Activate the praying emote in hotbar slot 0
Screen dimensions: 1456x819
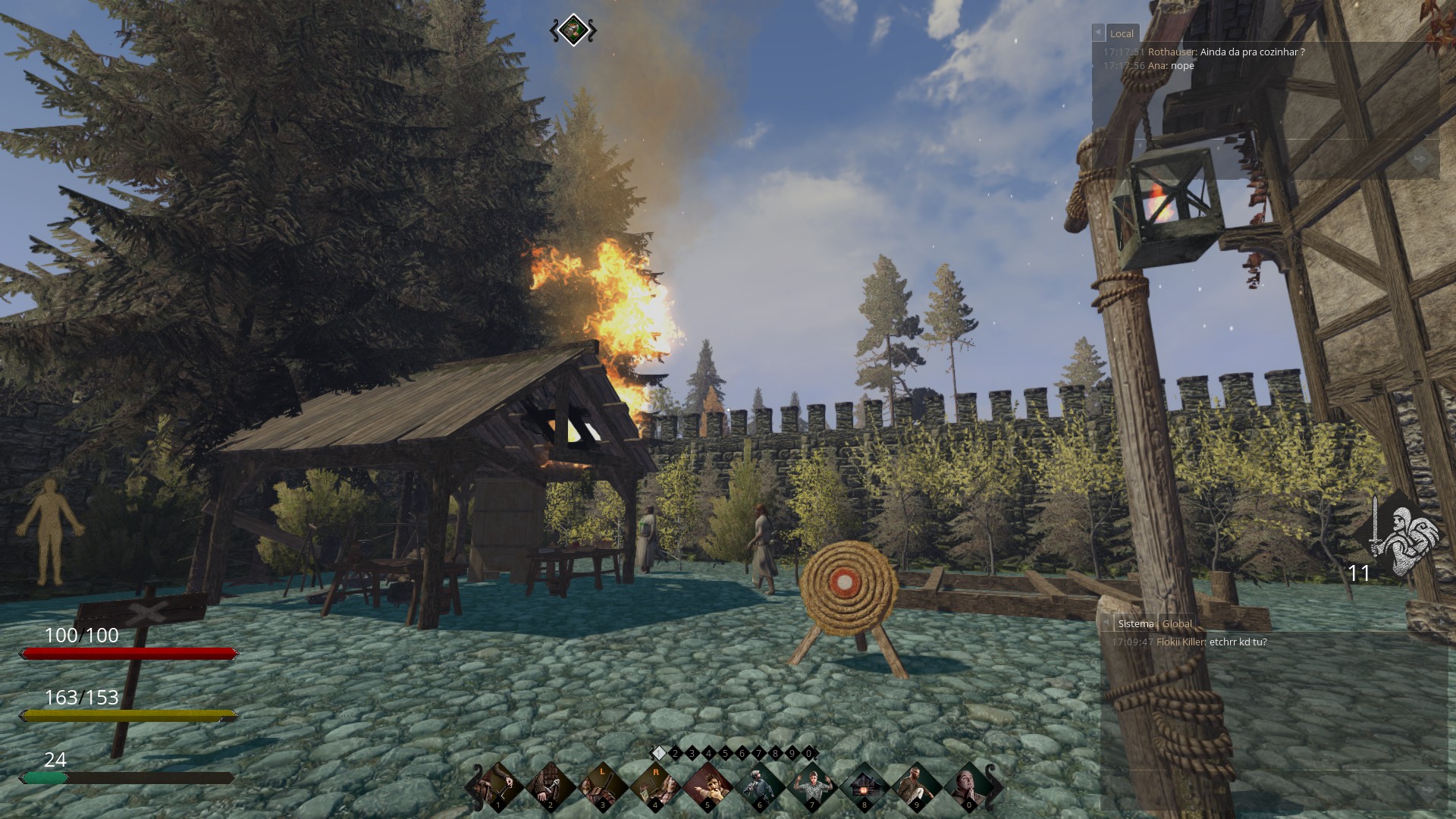click(x=969, y=786)
